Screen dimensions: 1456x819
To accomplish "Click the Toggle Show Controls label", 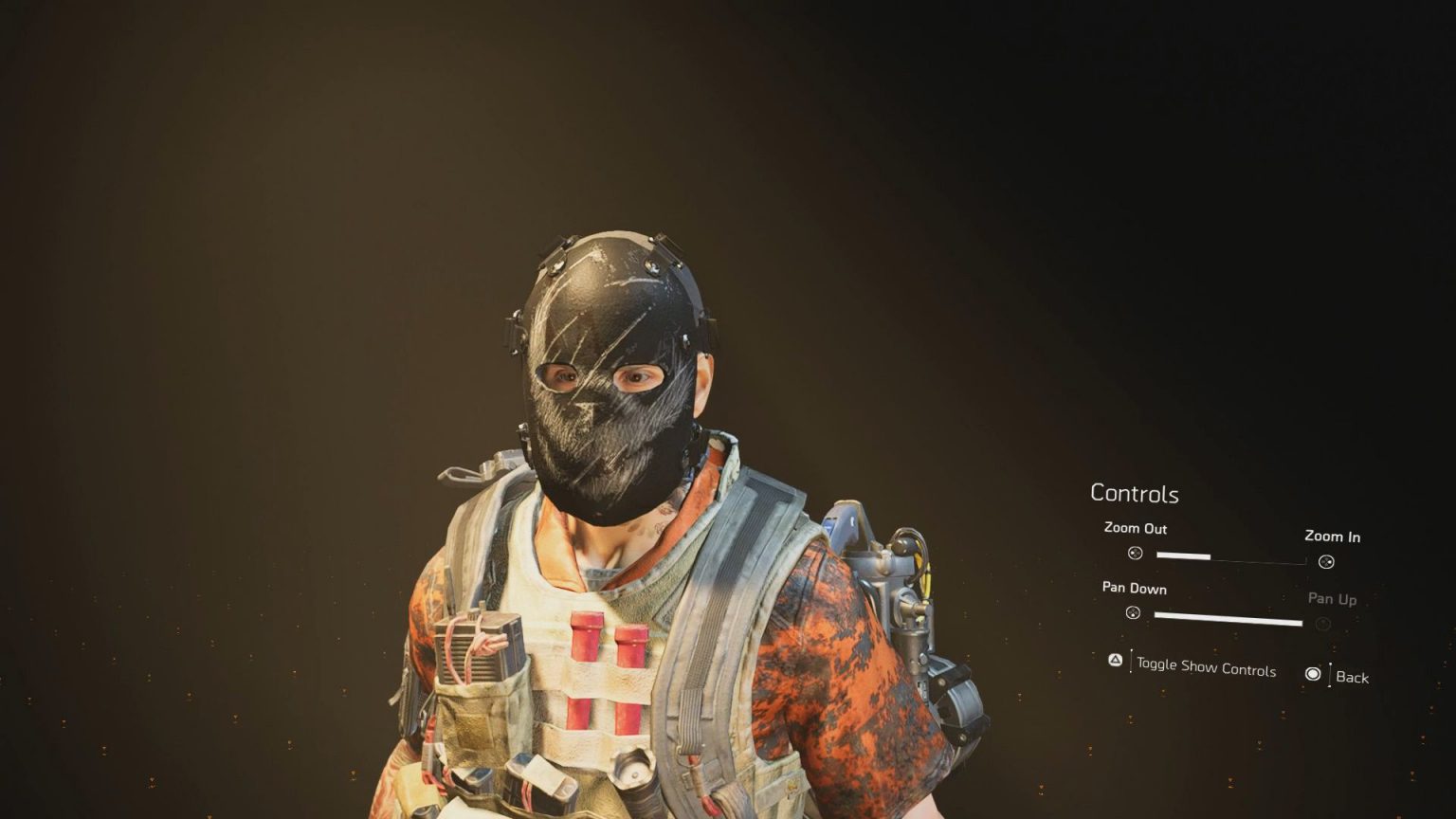I will [x=1206, y=668].
